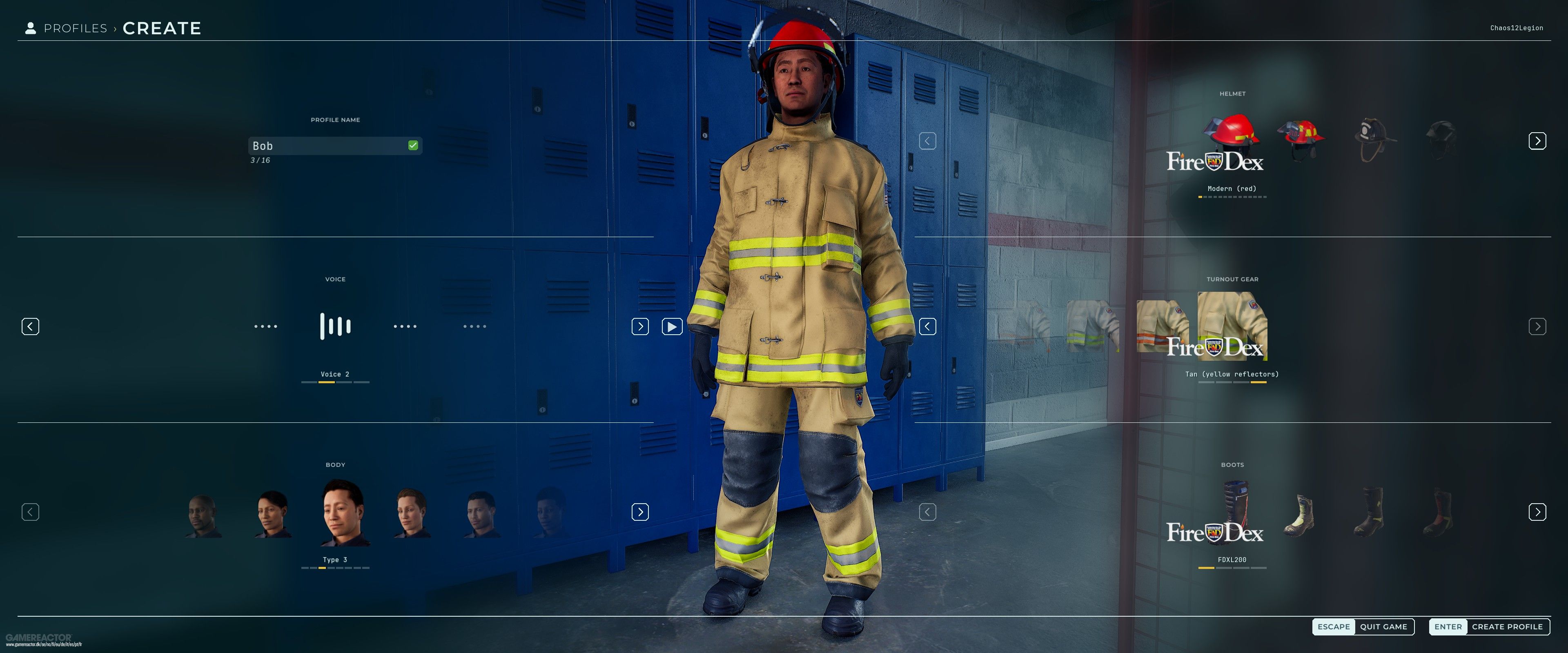
Task: Expand more boots using the right arrow
Action: (x=1538, y=512)
